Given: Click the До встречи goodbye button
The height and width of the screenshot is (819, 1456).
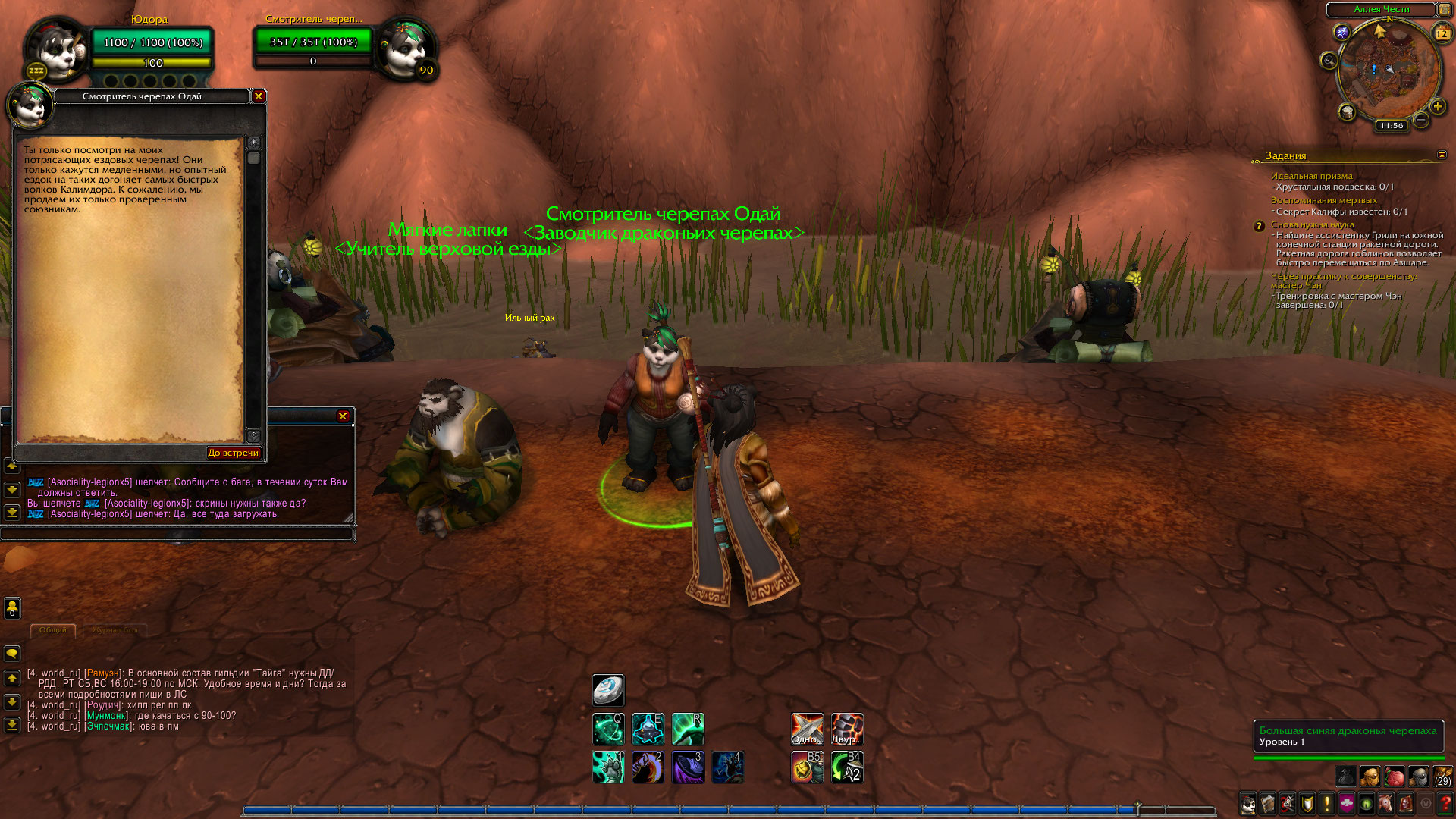Looking at the screenshot, I should [234, 453].
